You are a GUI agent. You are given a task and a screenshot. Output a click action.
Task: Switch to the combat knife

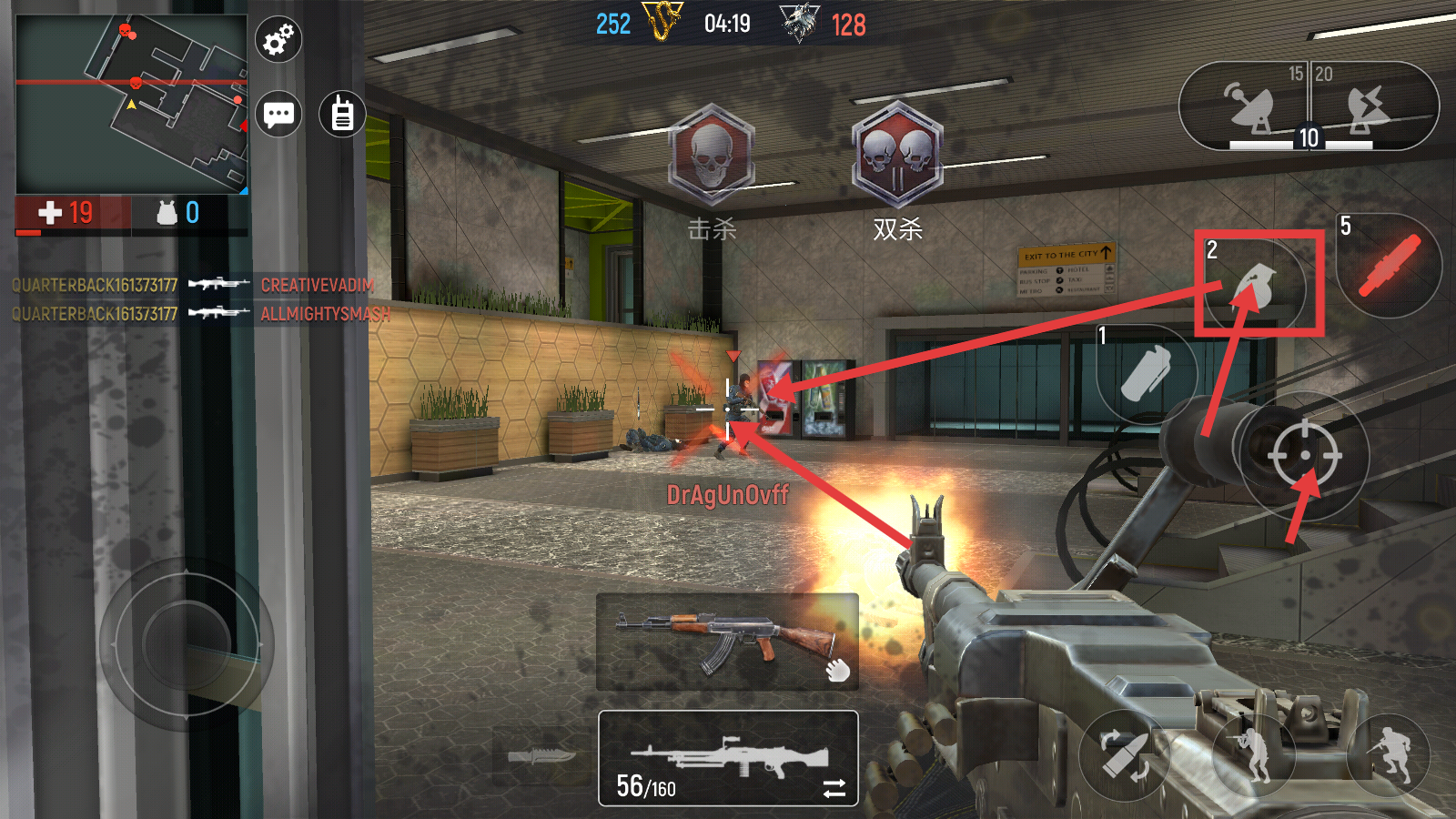tap(542, 756)
